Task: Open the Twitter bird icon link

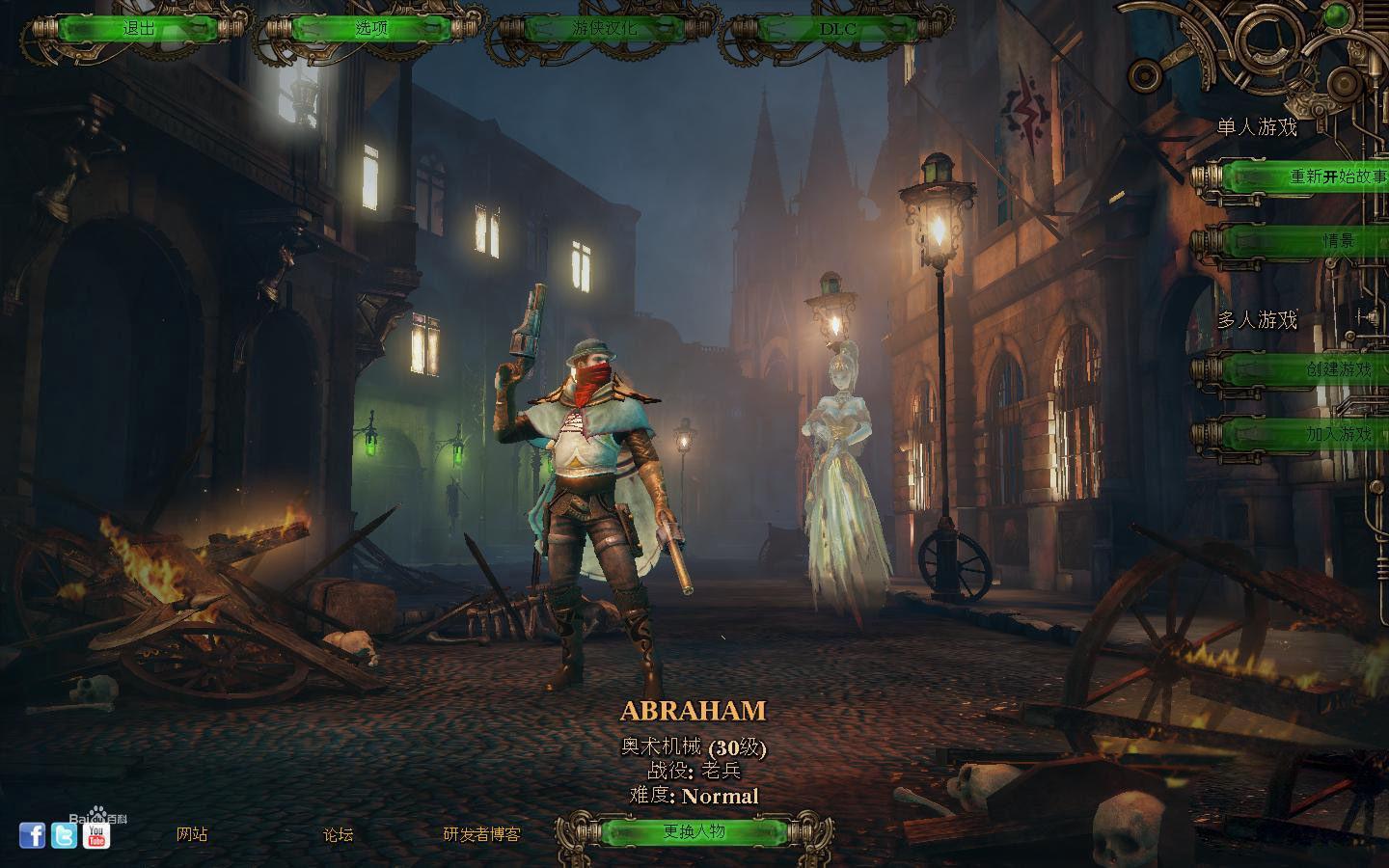Action: point(64,835)
